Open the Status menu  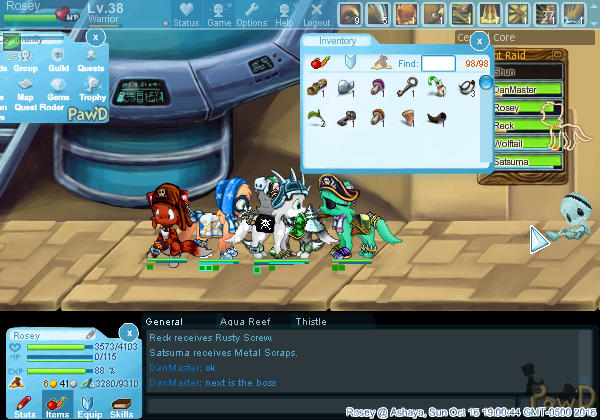pyautogui.click(x=185, y=15)
